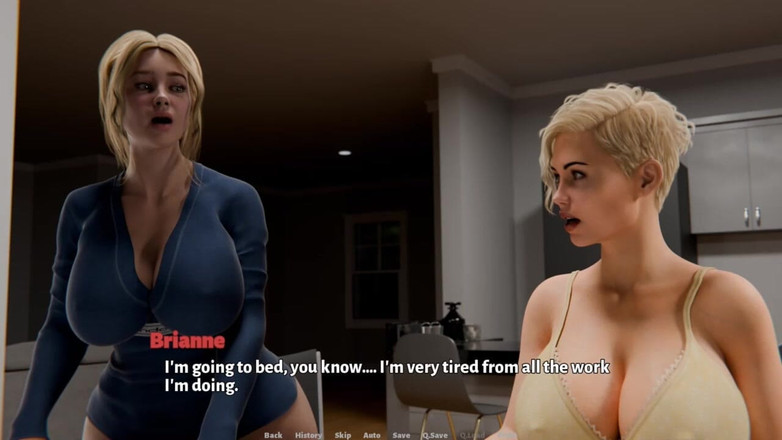782x440 pixels.
Task: Activate Skip in the quick menu
Action: (343, 435)
